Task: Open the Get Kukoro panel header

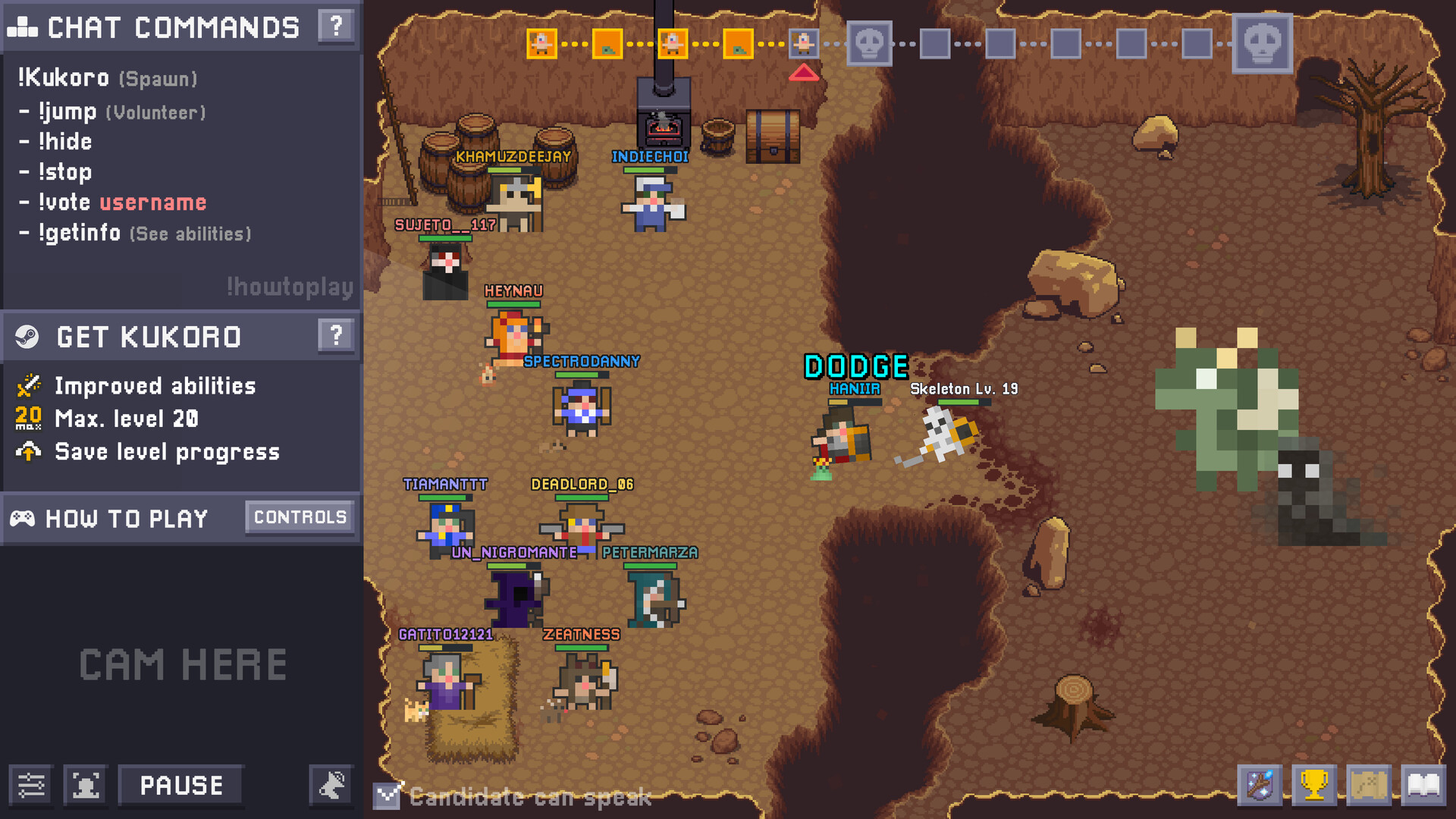Action: click(x=149, y=336)
